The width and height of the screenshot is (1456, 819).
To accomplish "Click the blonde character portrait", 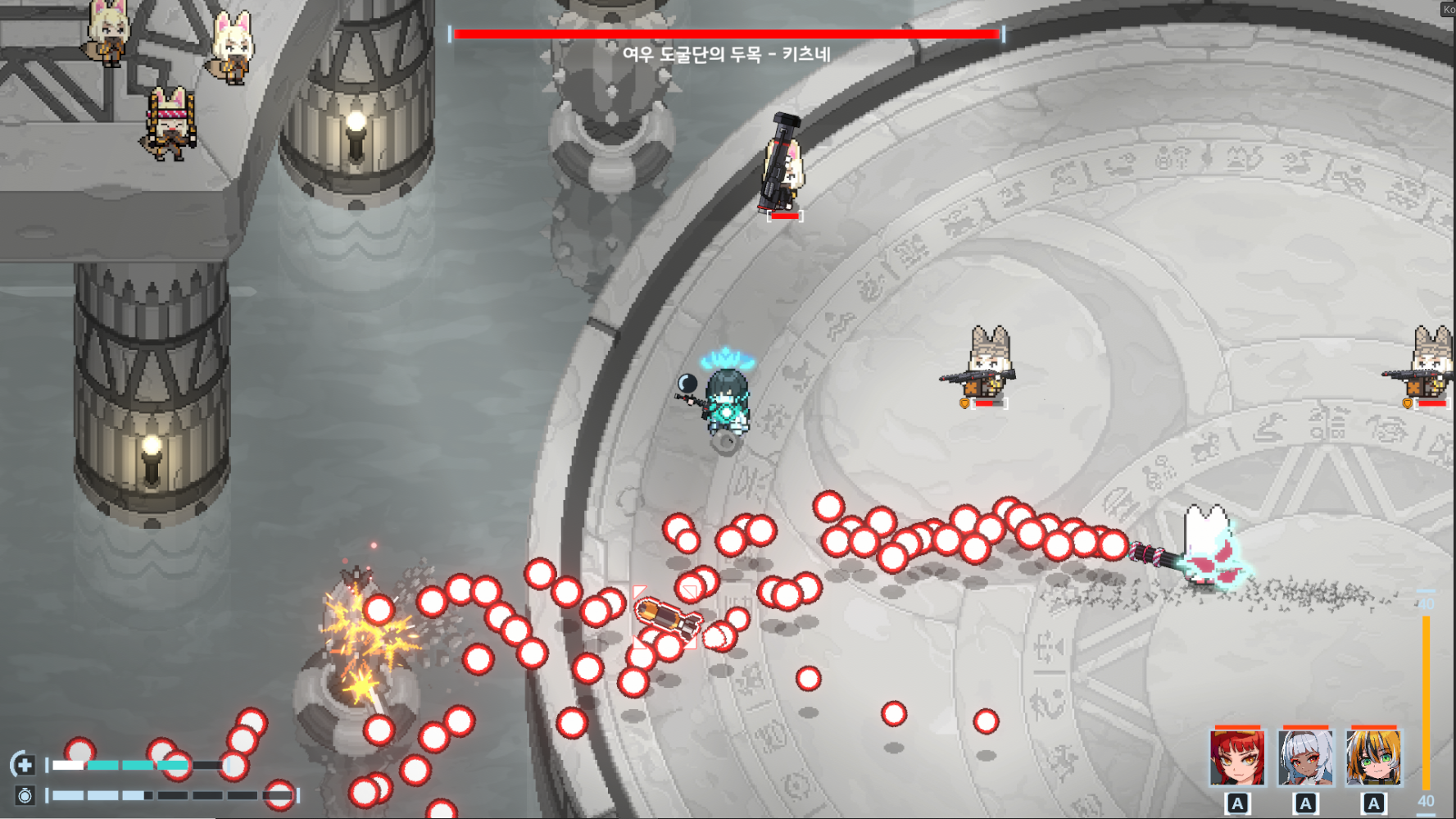I will [x=1372, y=758].
